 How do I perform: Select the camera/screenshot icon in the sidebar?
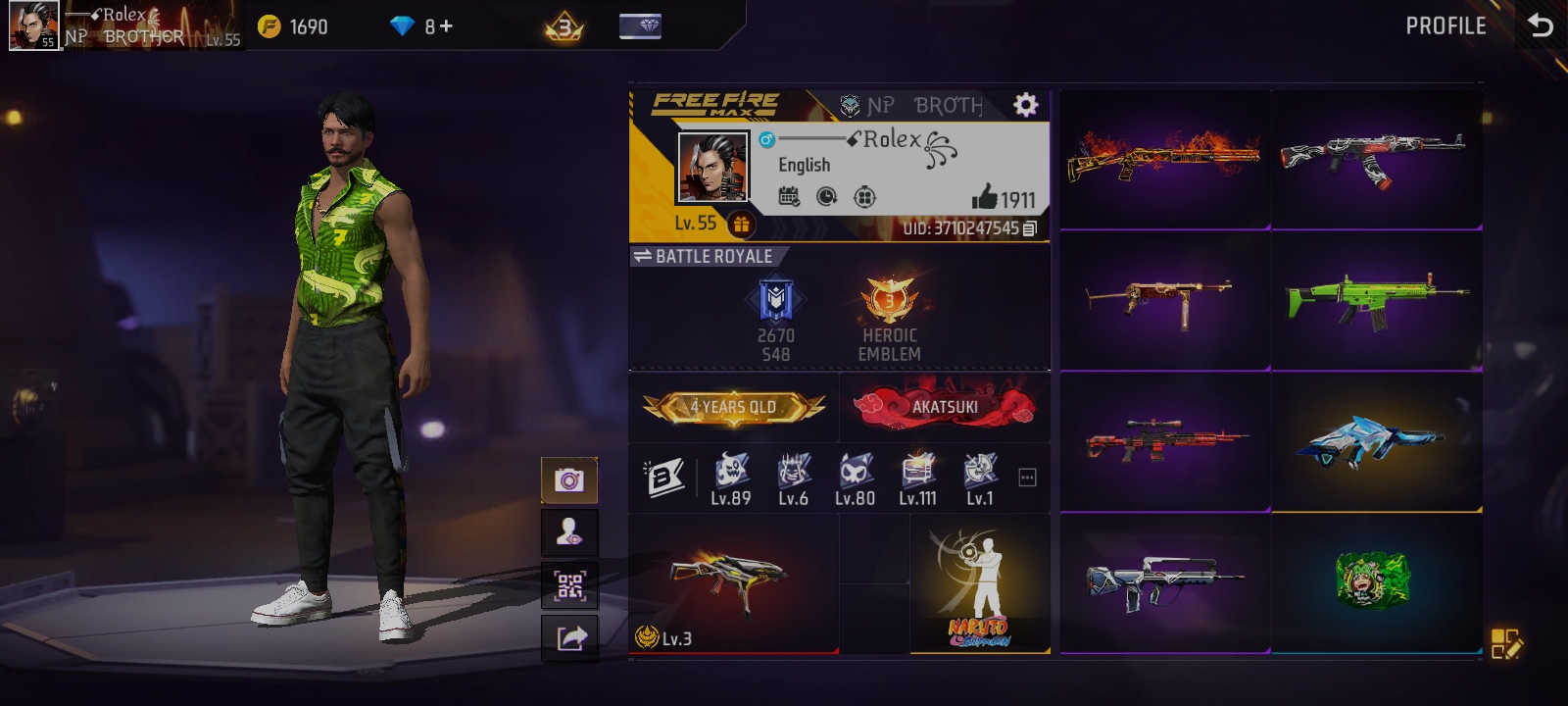569,479
